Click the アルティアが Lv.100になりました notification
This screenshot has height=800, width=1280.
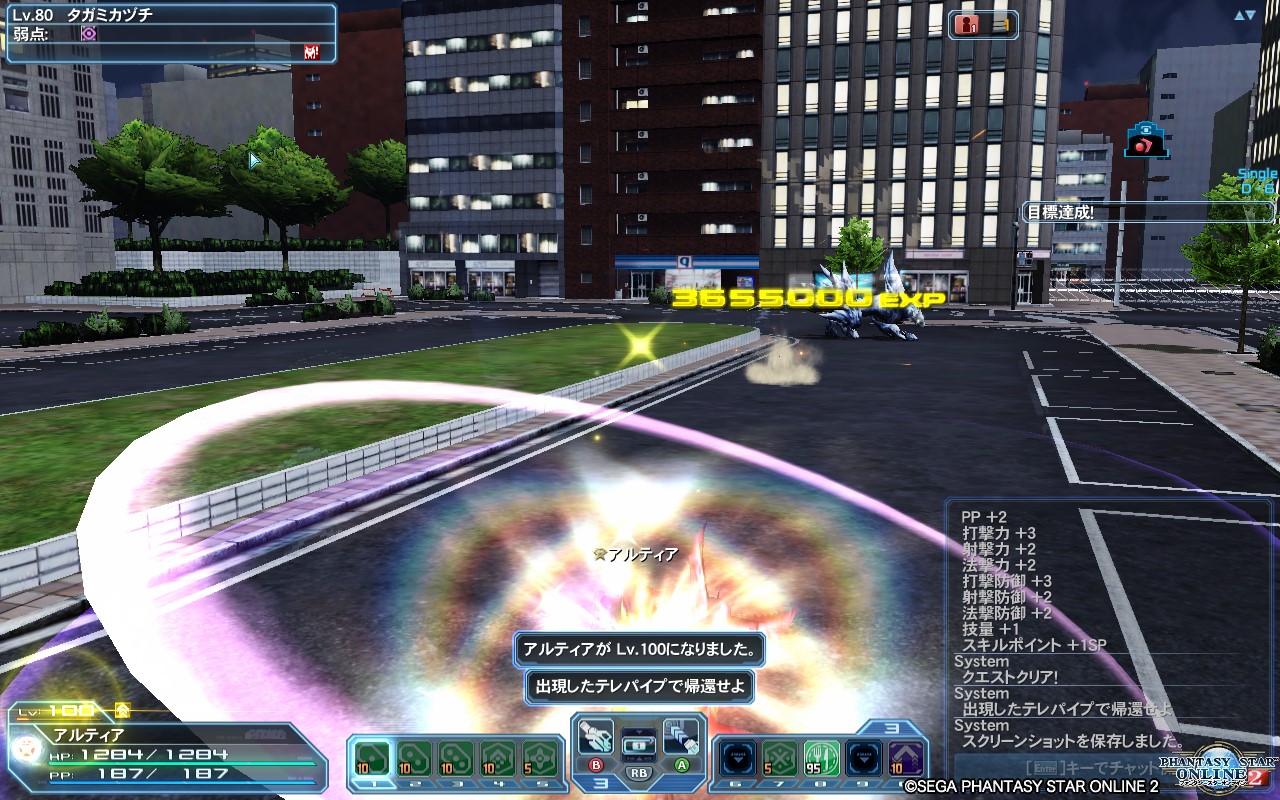(638, 650)
